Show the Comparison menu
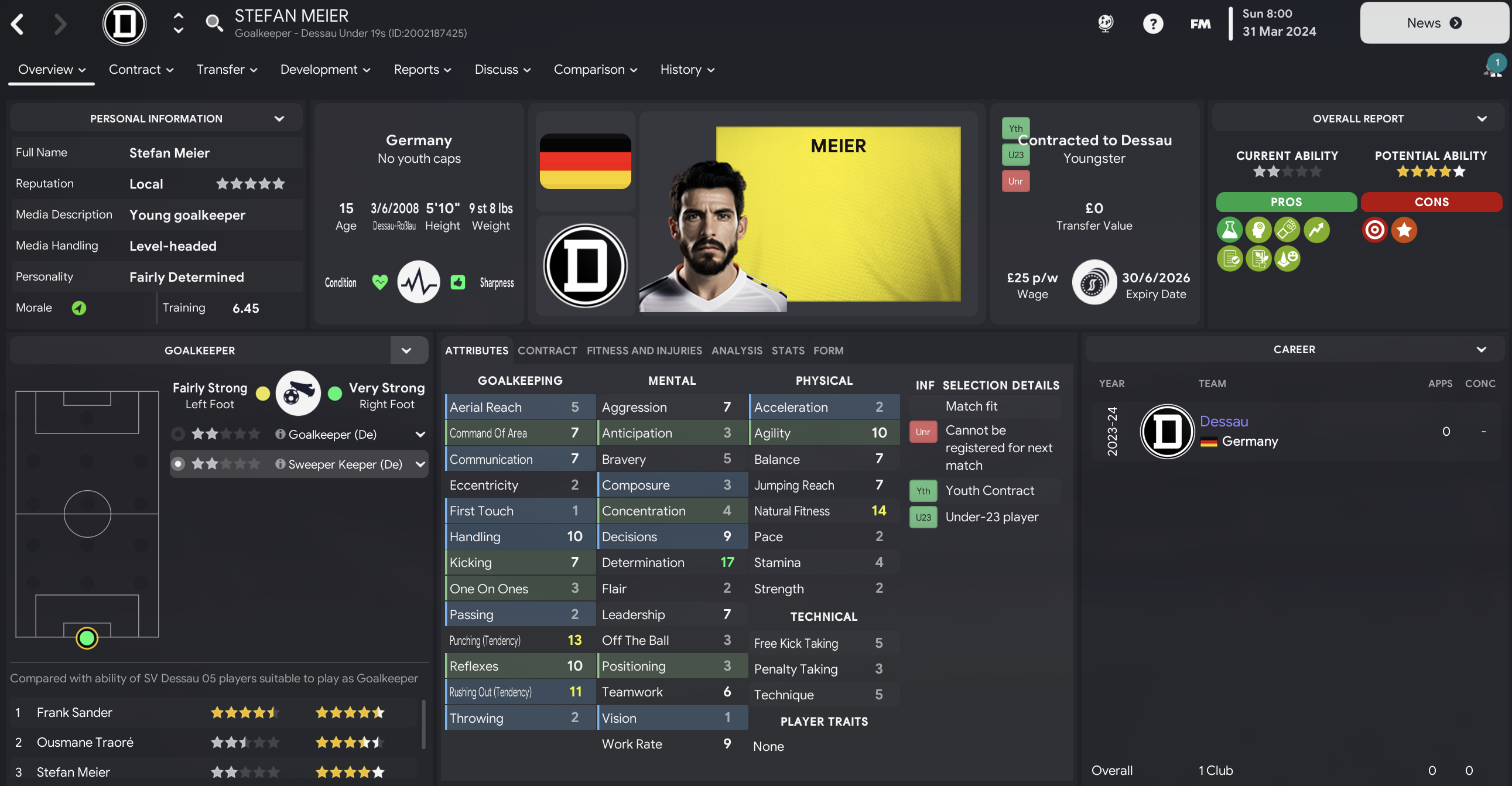The width and height of the screenshot is (1512, 786). [595, 69]
